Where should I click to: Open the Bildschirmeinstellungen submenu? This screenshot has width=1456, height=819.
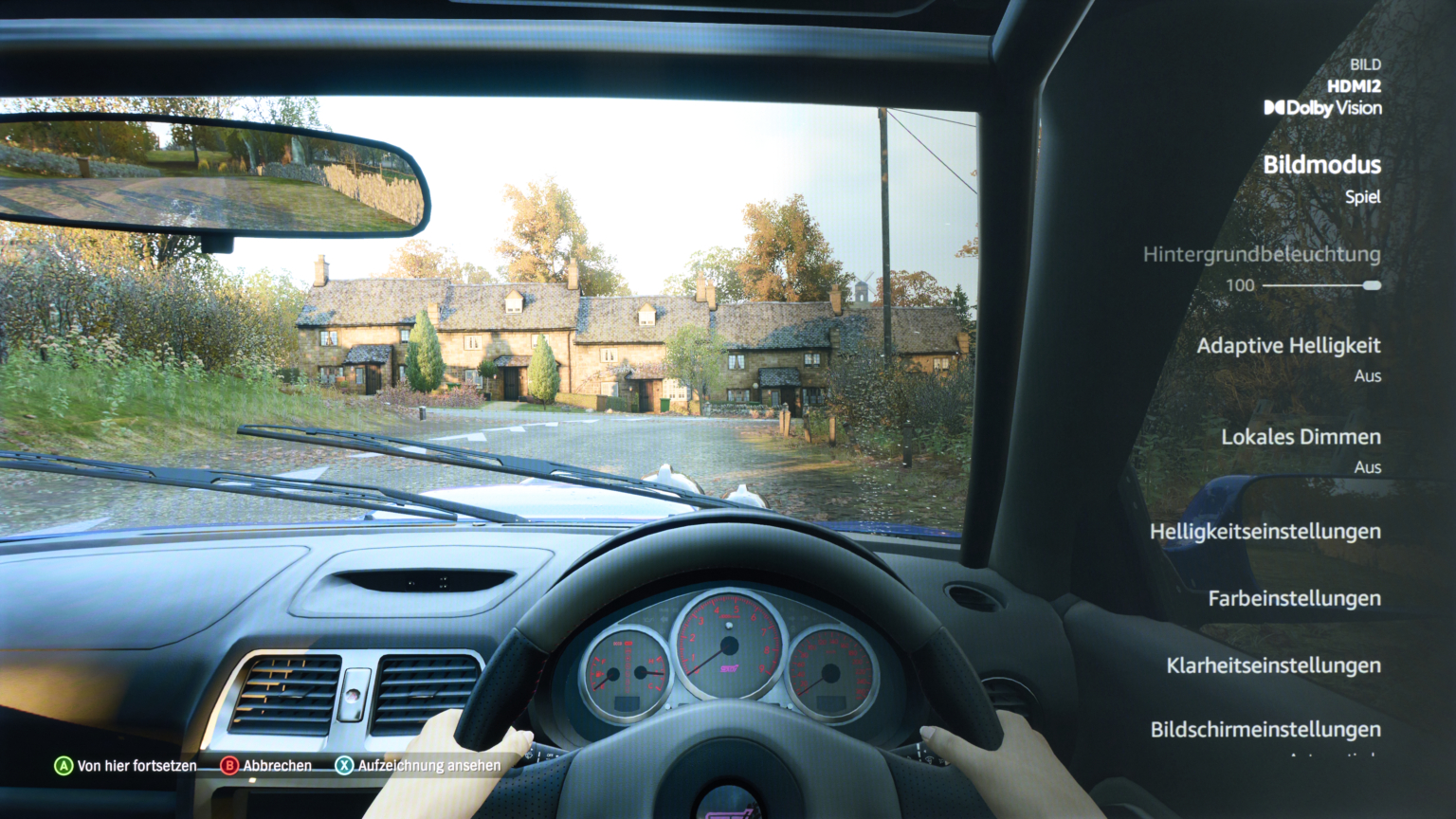1266,729
